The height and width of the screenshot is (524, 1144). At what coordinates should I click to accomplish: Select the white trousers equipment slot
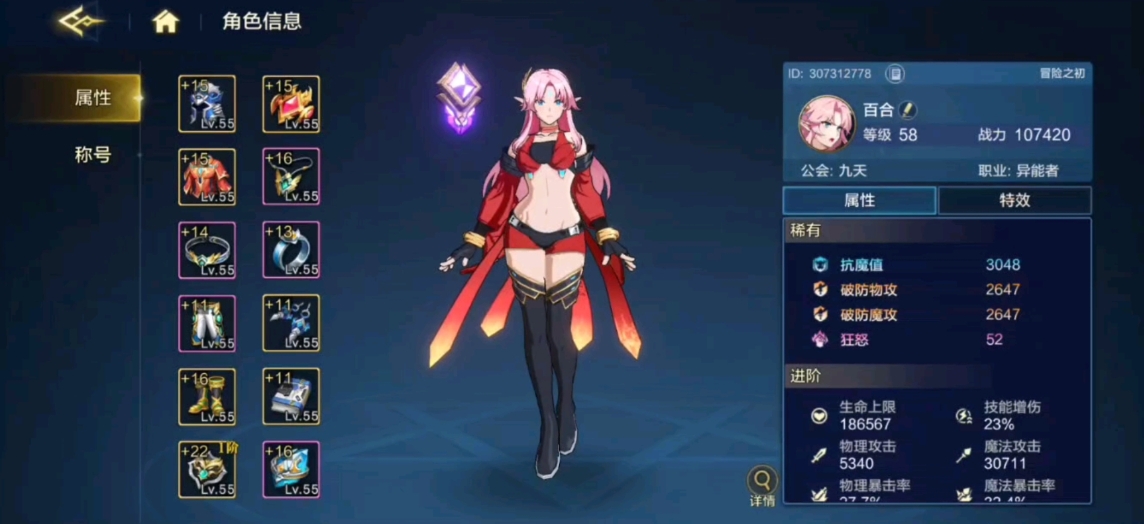coord(207,323)
